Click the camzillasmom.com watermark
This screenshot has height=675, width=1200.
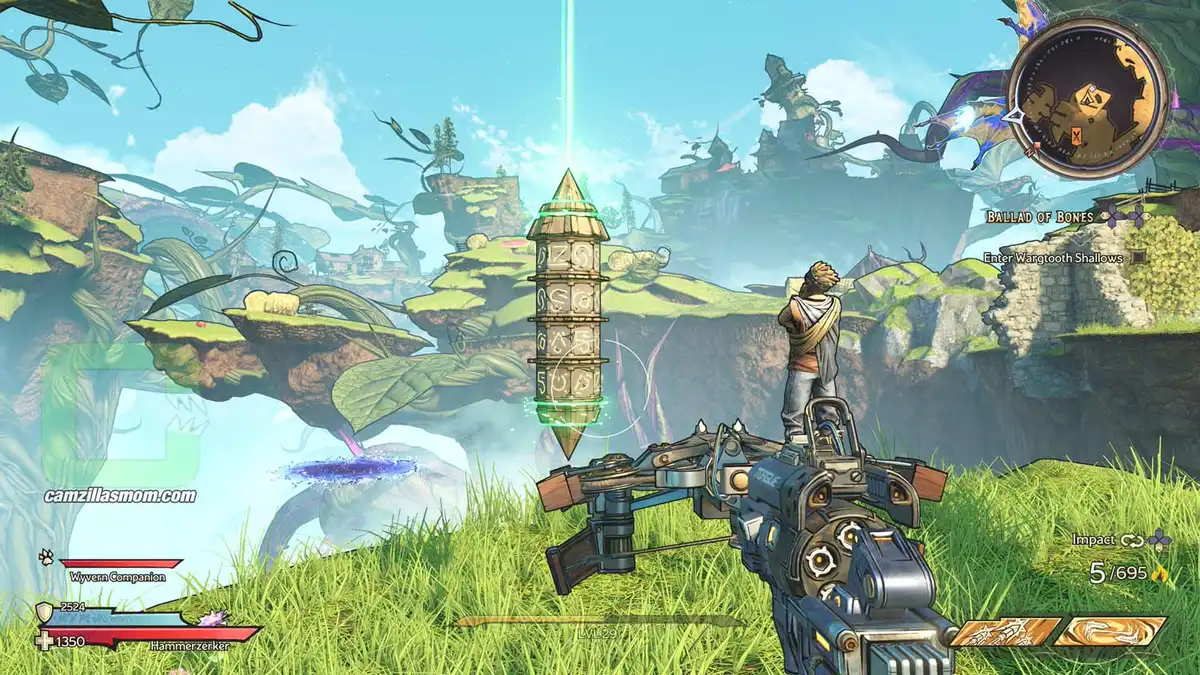pos(120,495)
